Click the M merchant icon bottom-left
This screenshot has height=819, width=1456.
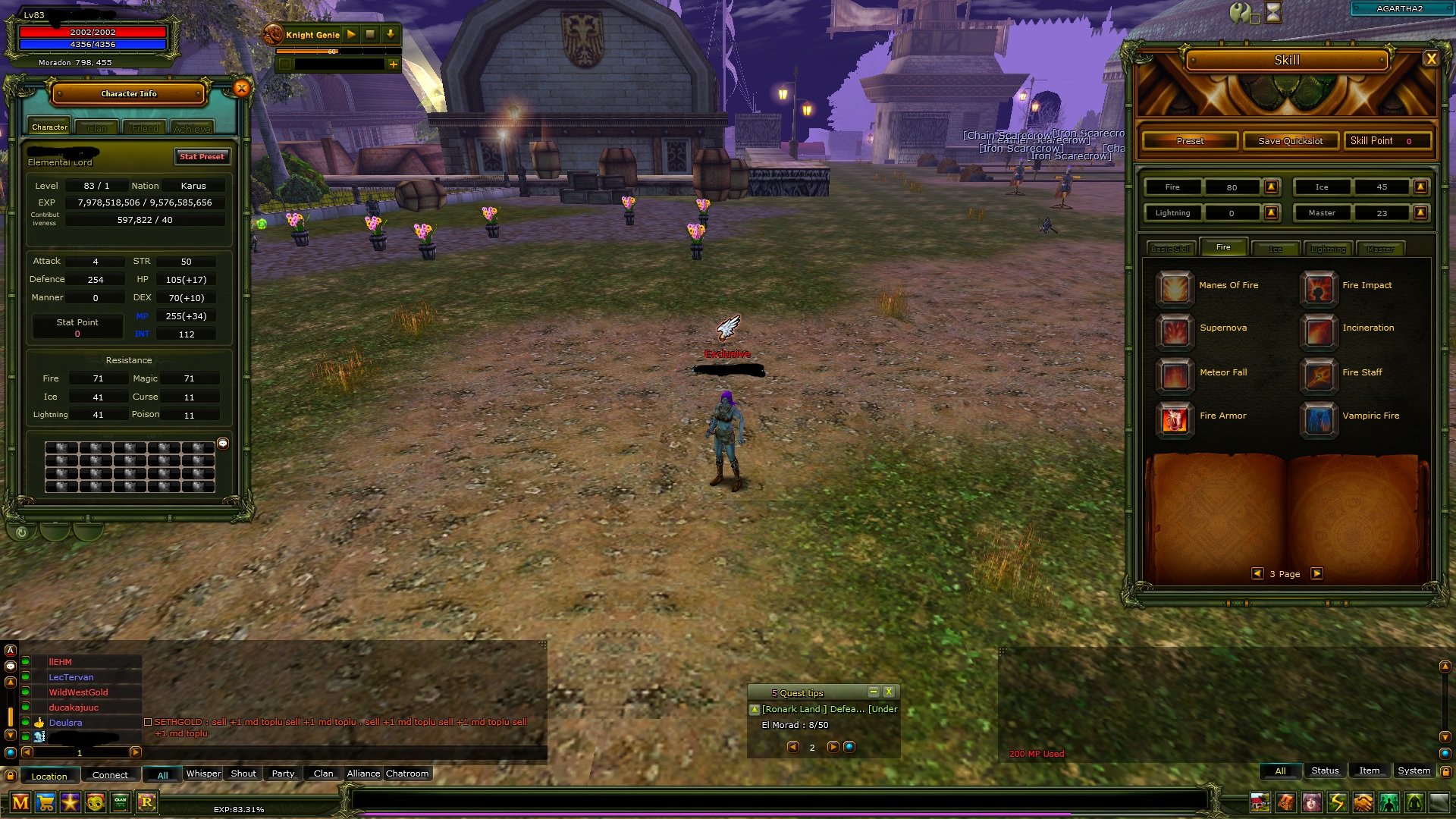(21, 802)
